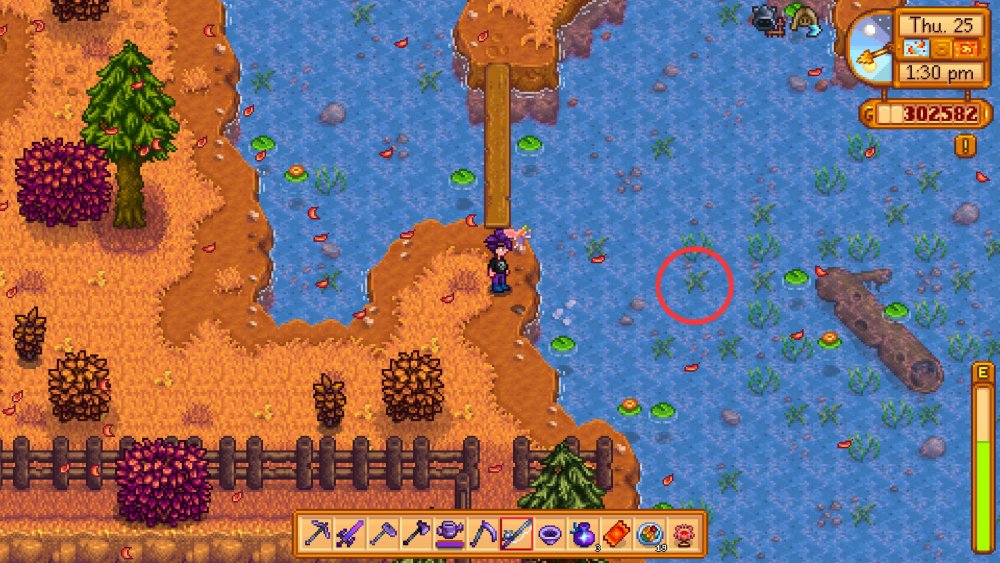Image resolution: width=1000 pixels, height=563 pixels.
Task: Switch to the scythe in the toolbar
Action: [483, 533]
